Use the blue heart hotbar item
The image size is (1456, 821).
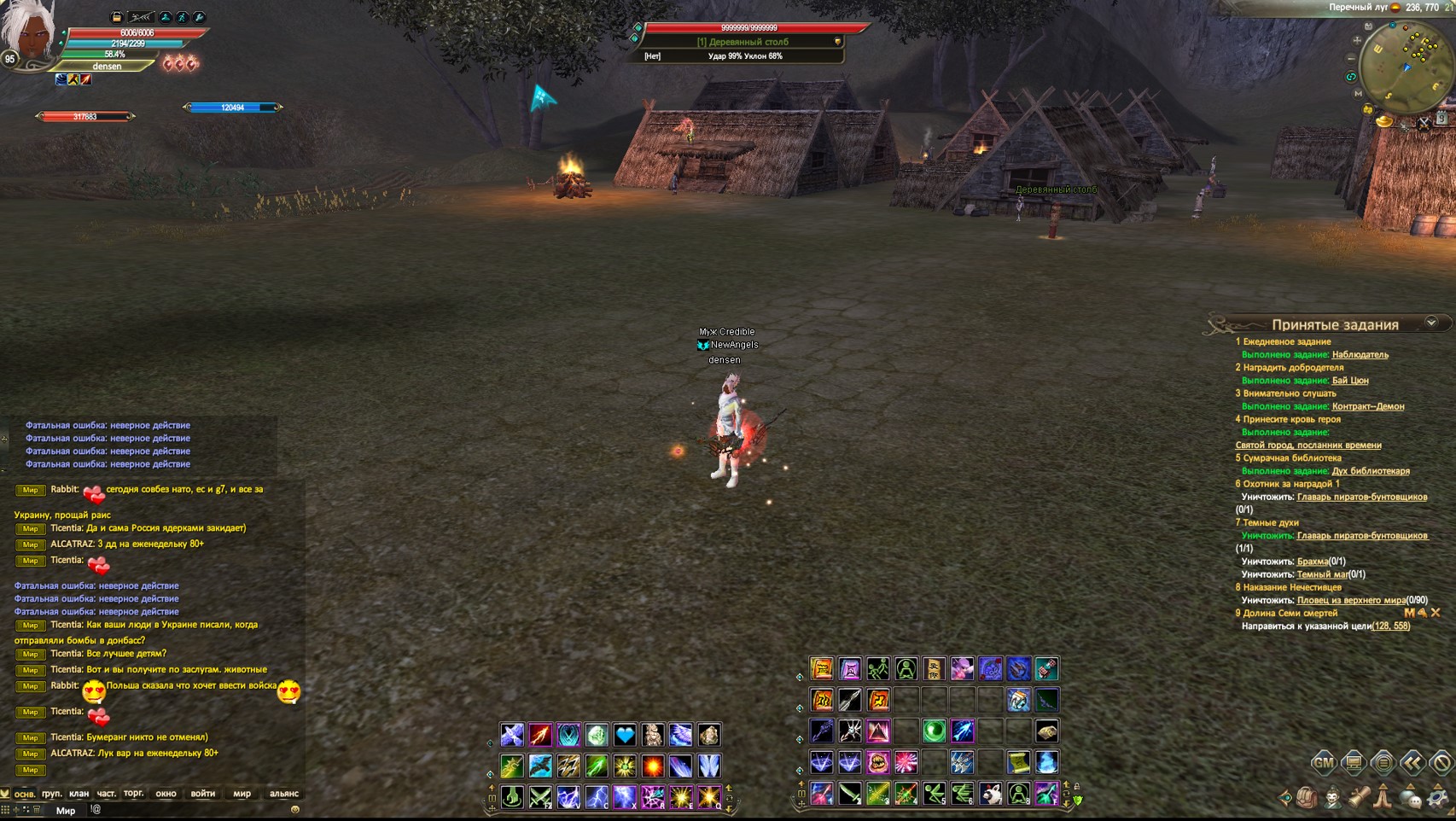pos(625,735)
